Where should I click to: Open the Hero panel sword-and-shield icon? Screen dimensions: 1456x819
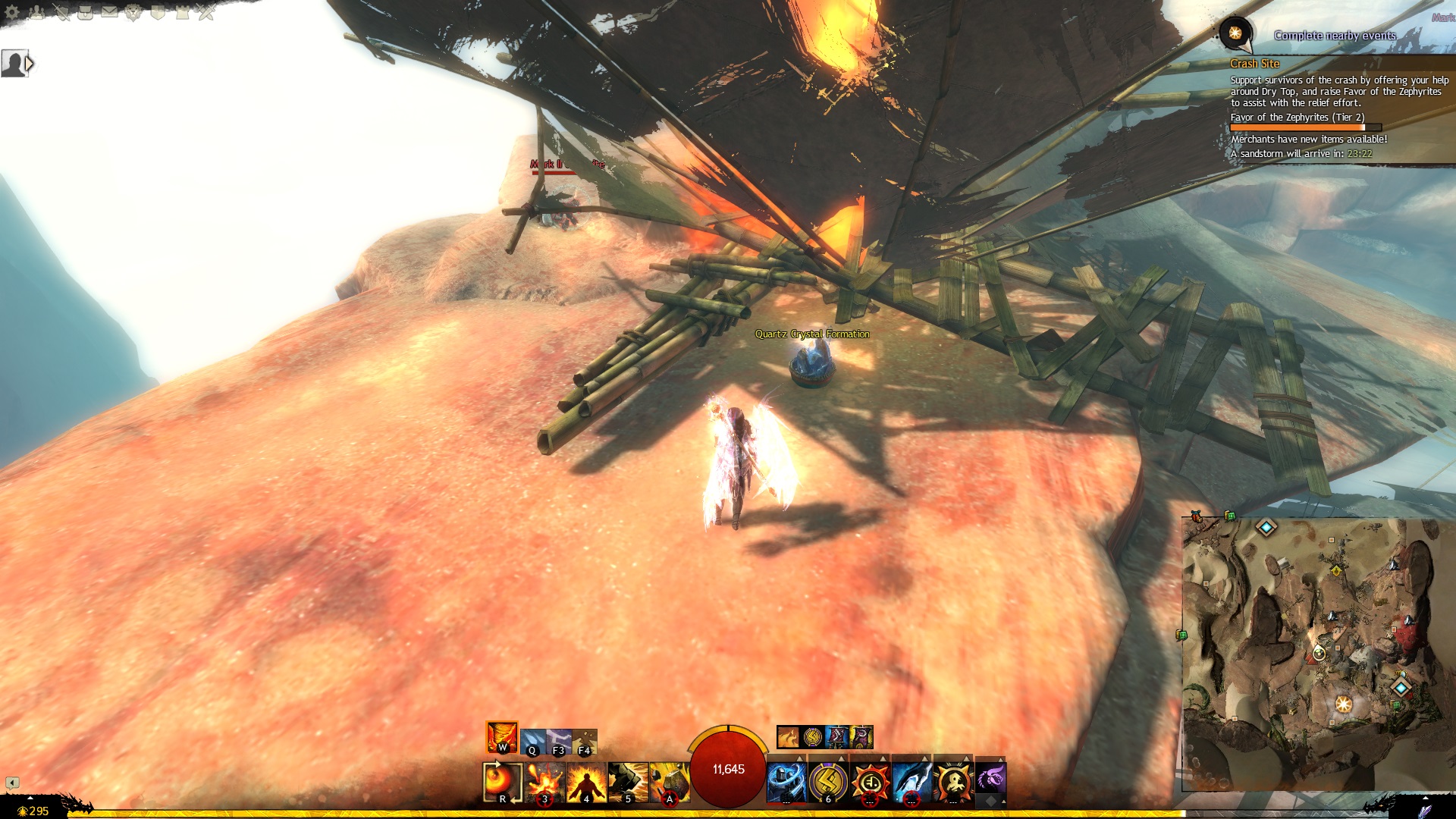point(61,12)
